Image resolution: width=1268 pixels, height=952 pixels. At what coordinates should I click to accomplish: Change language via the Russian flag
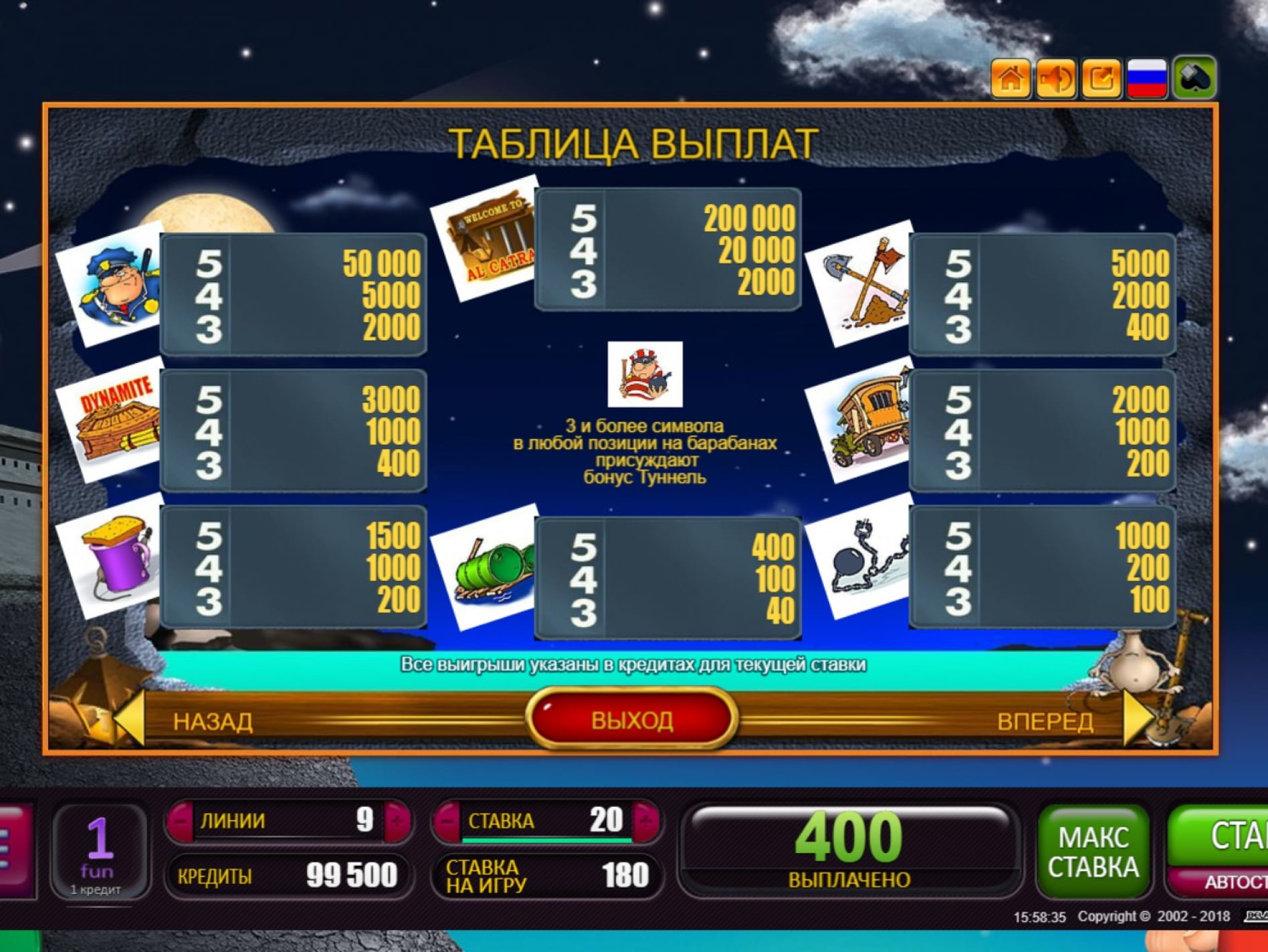[x=1147, y=78]
